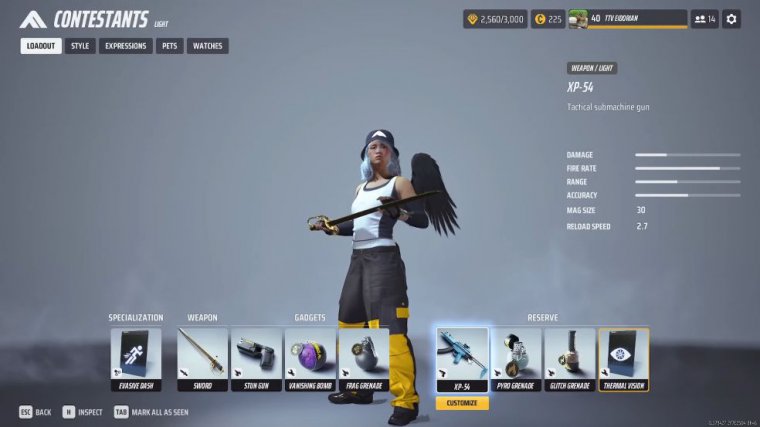Select the Watches tab
Screen dimensions: 760x427
coord(207,46)
